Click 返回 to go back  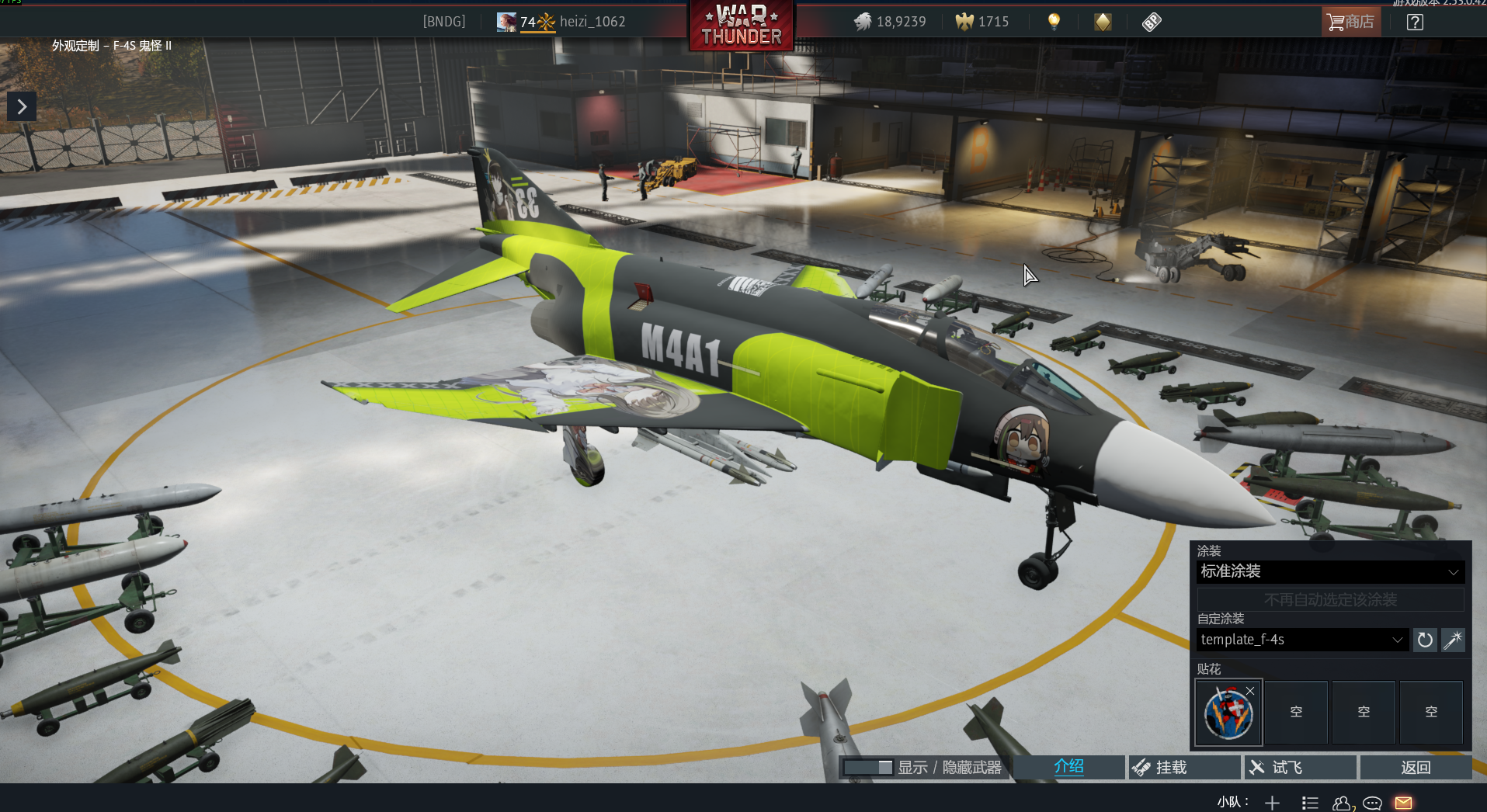click(x=1416, y=767)
